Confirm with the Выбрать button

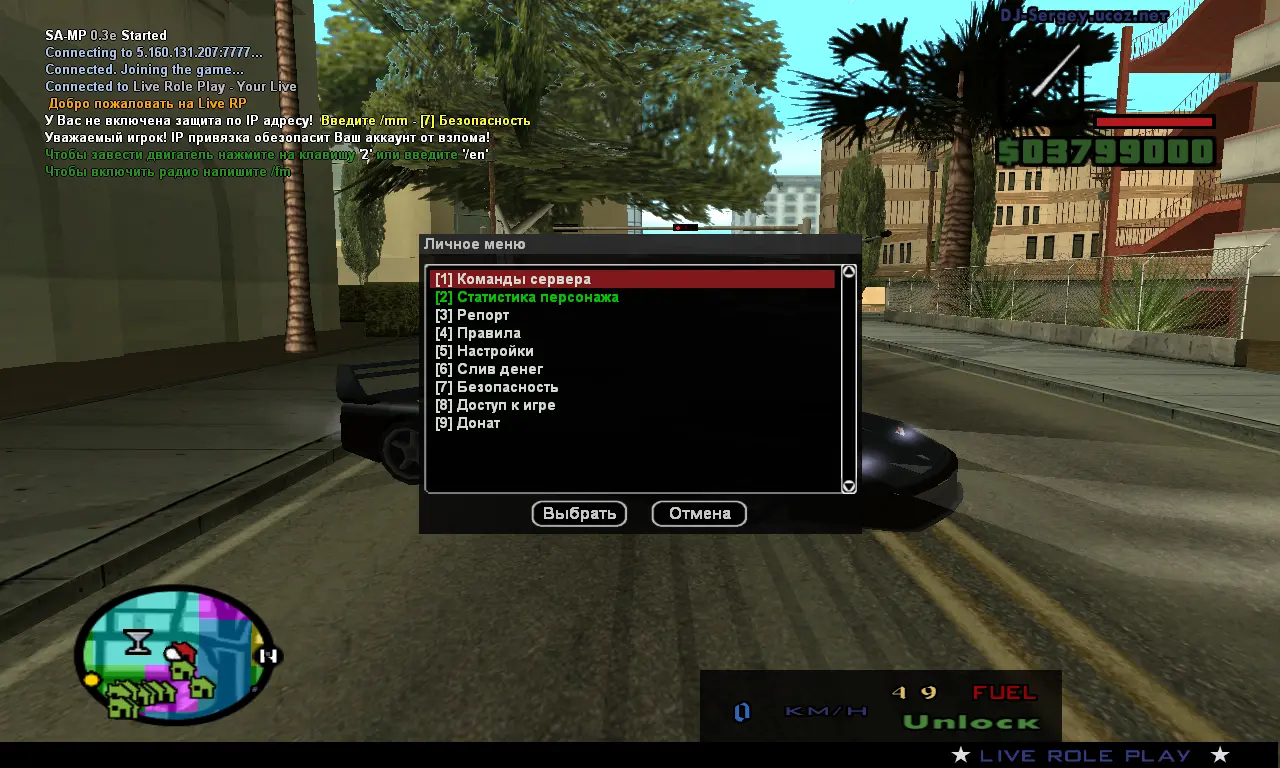coord(579,514)
